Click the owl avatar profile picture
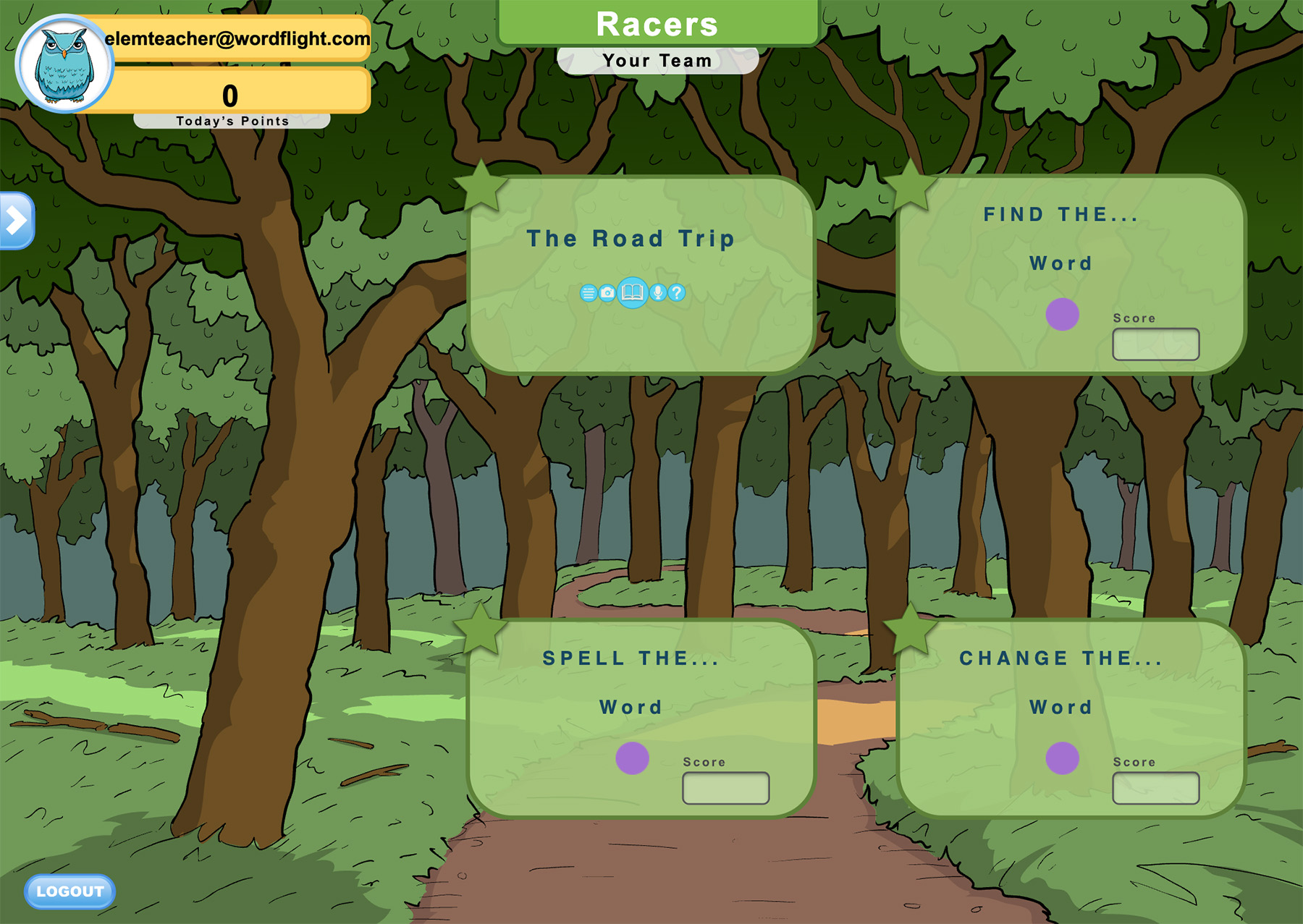This screenshot has width=1303, height=924. (x=64, y=64)
